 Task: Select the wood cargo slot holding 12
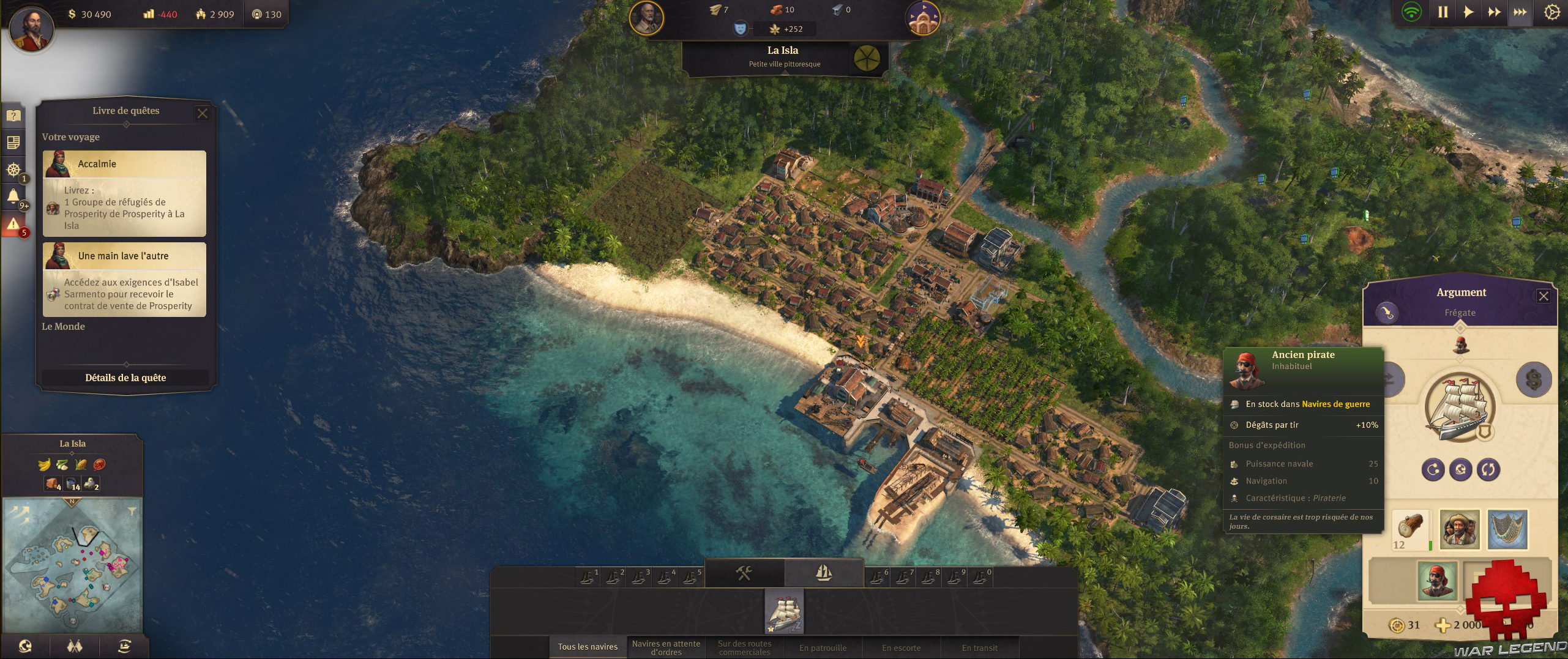(1411, 529)
